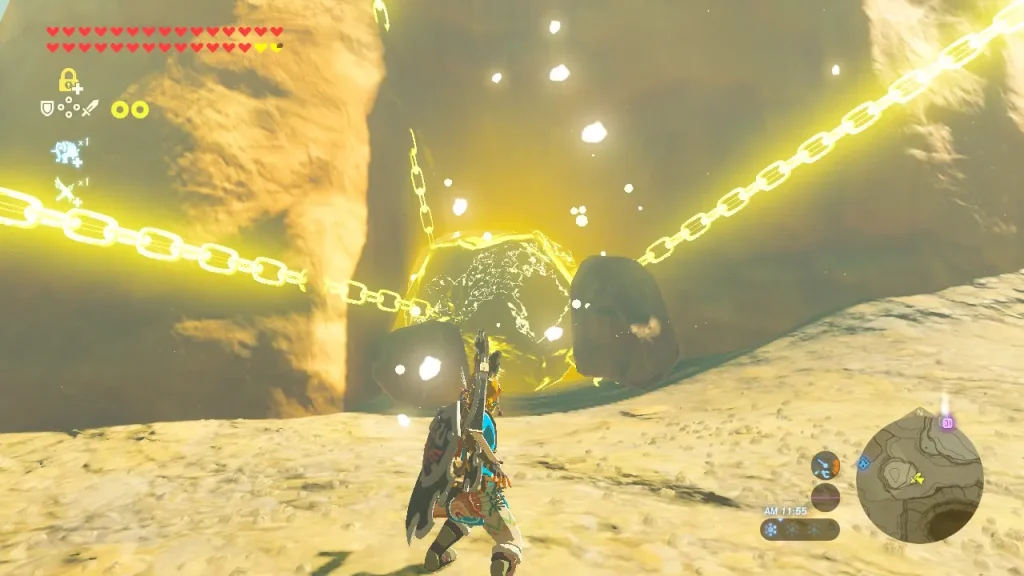Select the shield quick-slot icon
Screen dimensions: 1024x576
pos(46,107)
